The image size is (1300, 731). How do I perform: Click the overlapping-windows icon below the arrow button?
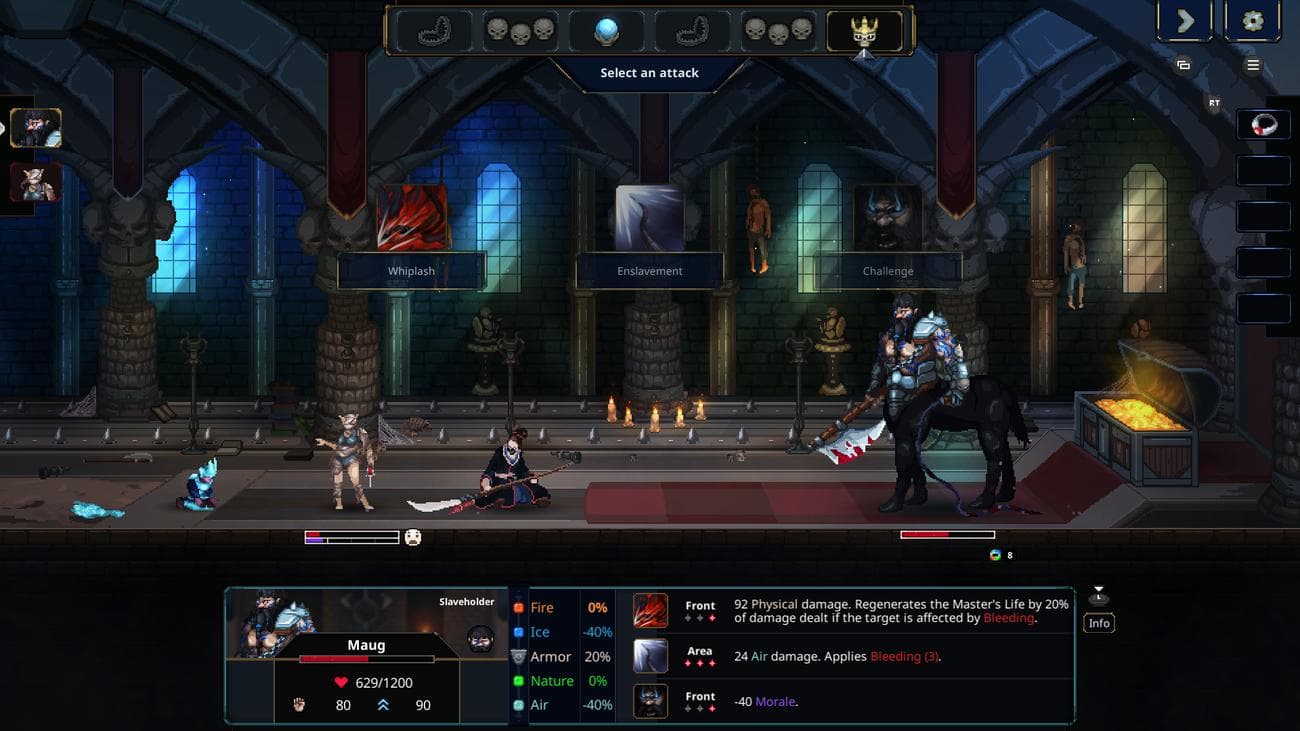coord(1184,64)
